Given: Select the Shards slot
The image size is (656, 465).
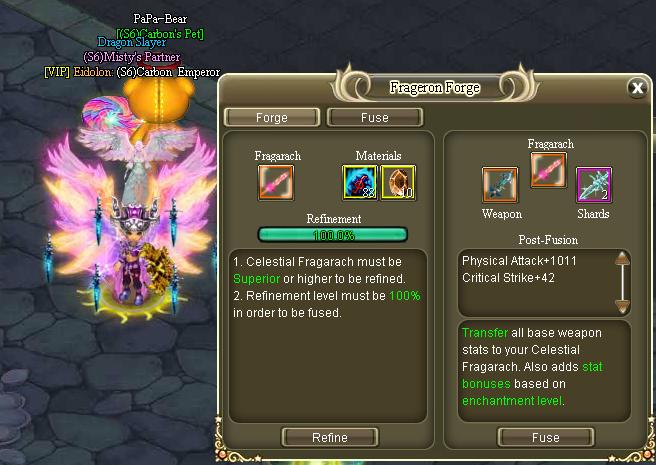Looking at the screenshot, I should pos(593,185).
